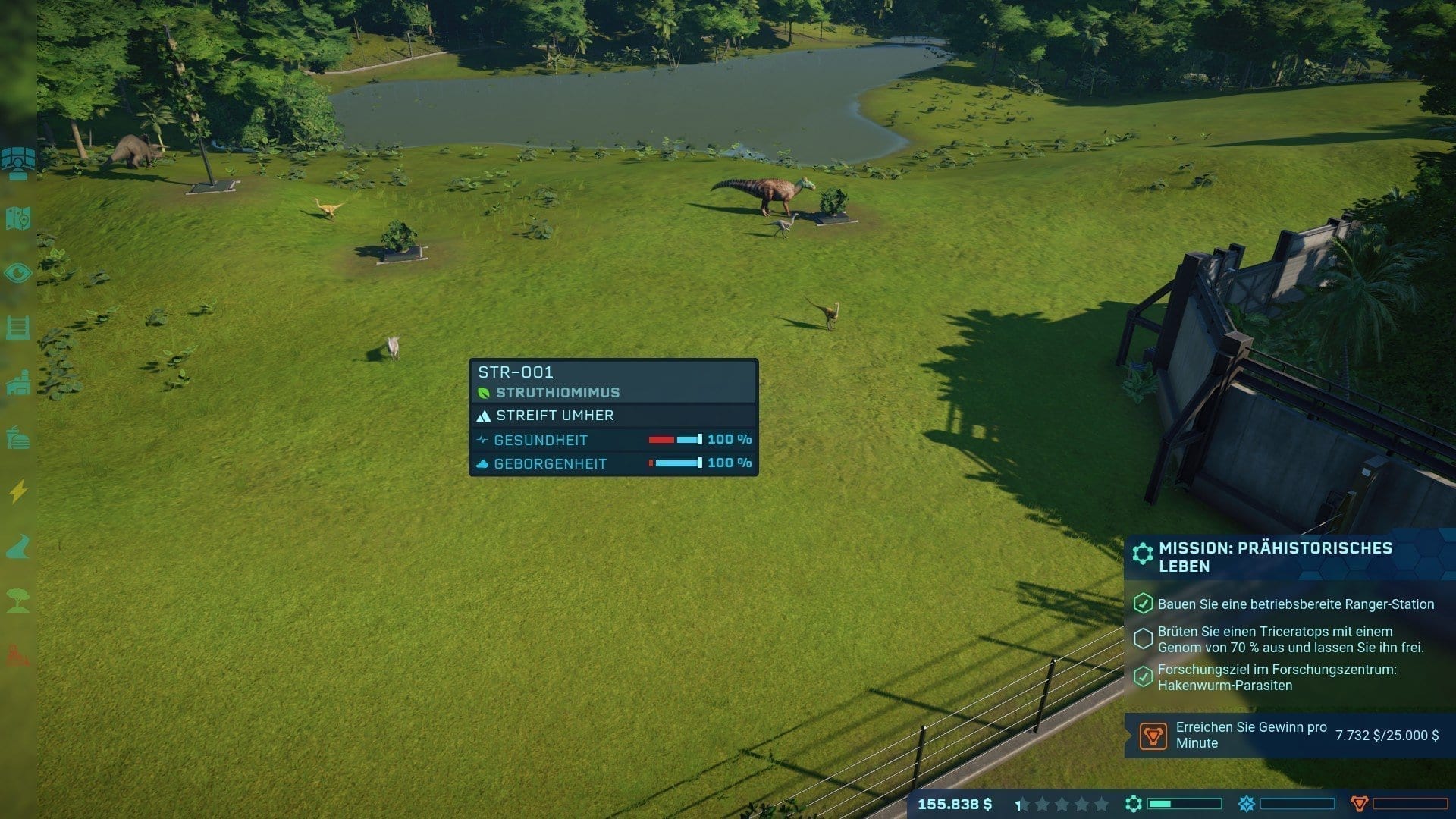This screenshot has width=1456, height=819.
Task: Open the island map view
Action: pyautogui.click(x=18, y=218)
